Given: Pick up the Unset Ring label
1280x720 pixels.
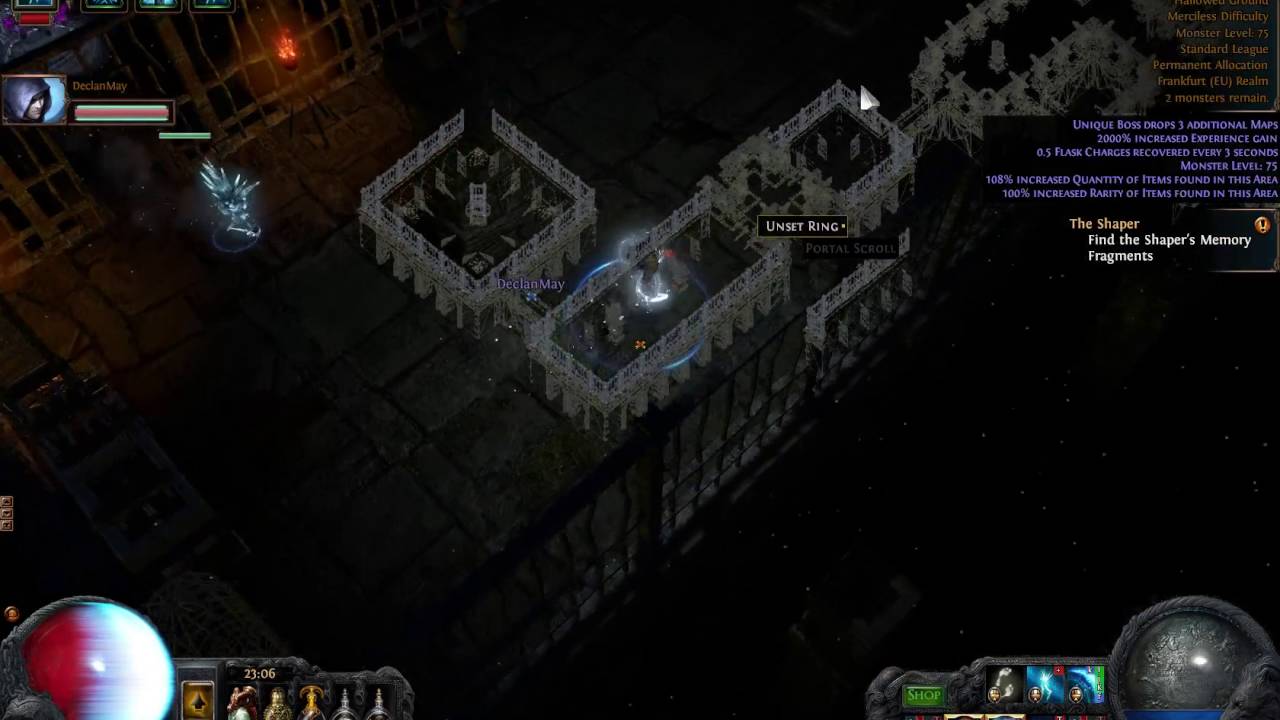Looking at the screenshot, I should tap(803, 227).
